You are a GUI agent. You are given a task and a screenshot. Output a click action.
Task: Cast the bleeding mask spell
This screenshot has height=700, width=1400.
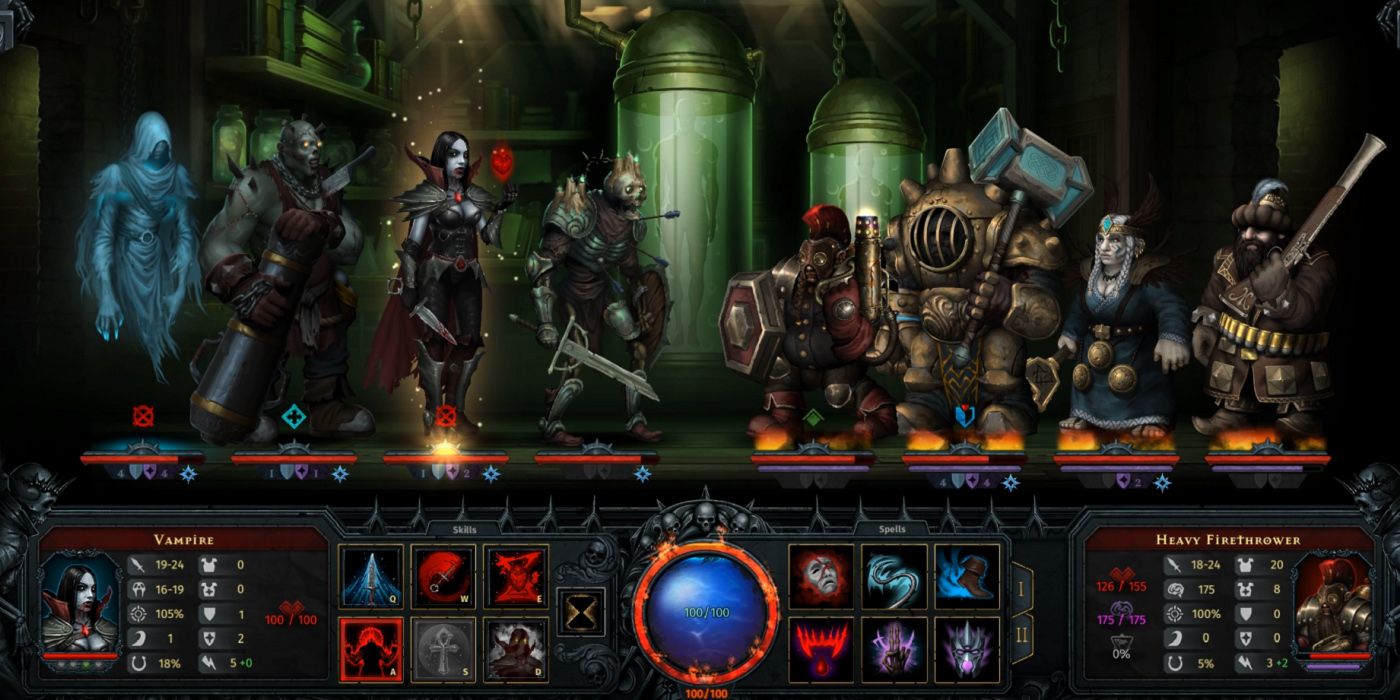pyautogui.click(x=822, y=577)
